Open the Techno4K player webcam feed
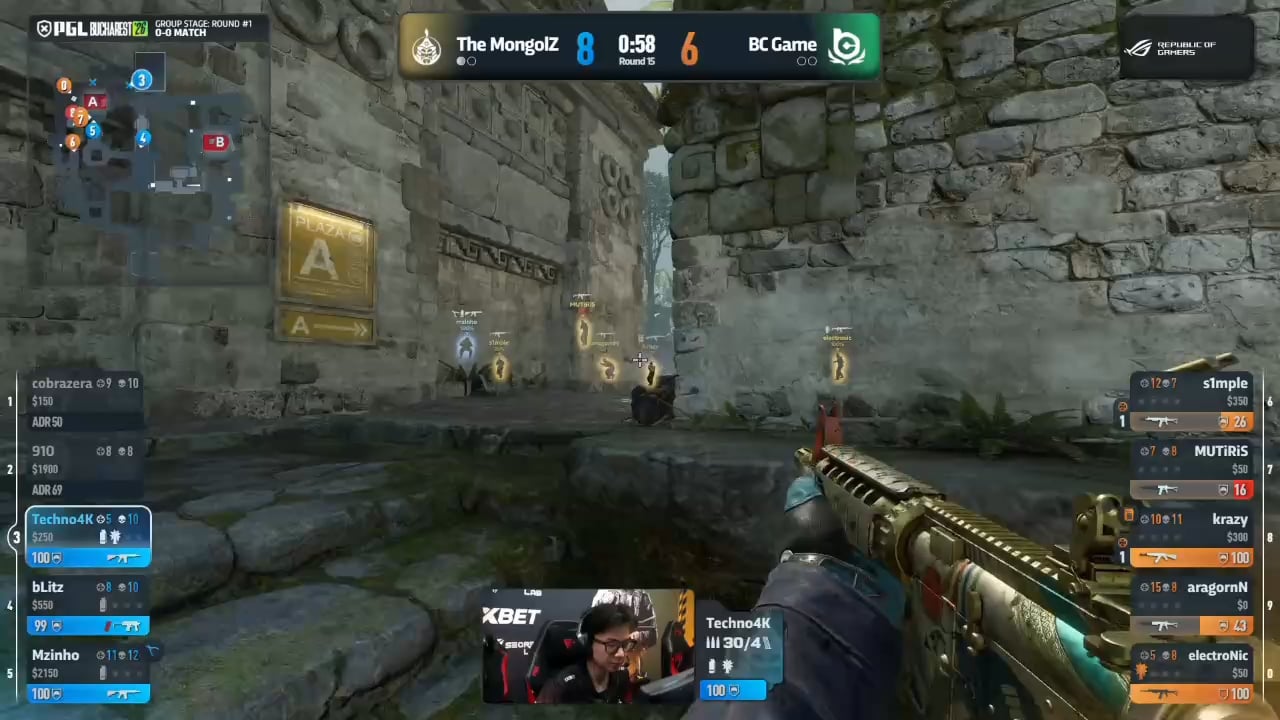This screenshot has width=1280, height=720. pyautogui.click(x=587, y=646)
